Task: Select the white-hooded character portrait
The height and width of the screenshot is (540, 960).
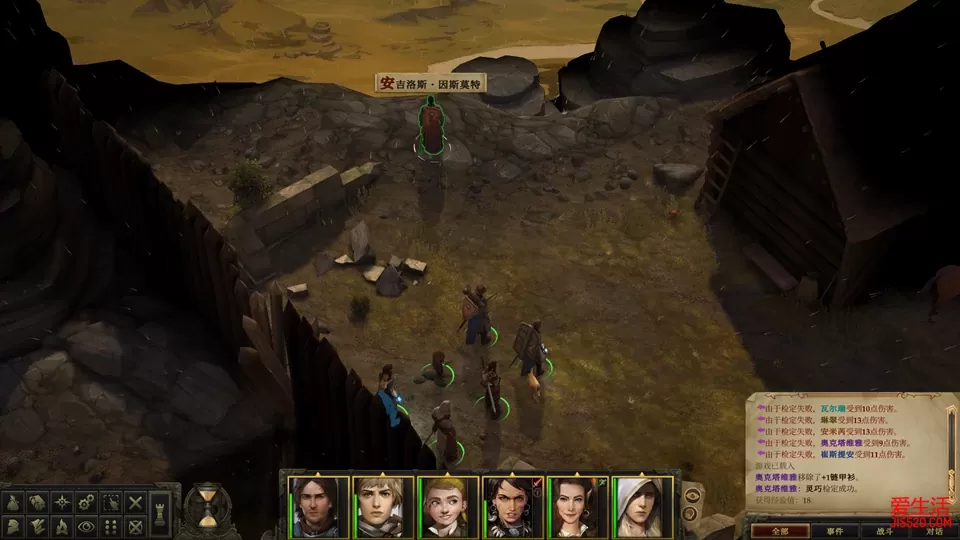Action: click(642, 506)
